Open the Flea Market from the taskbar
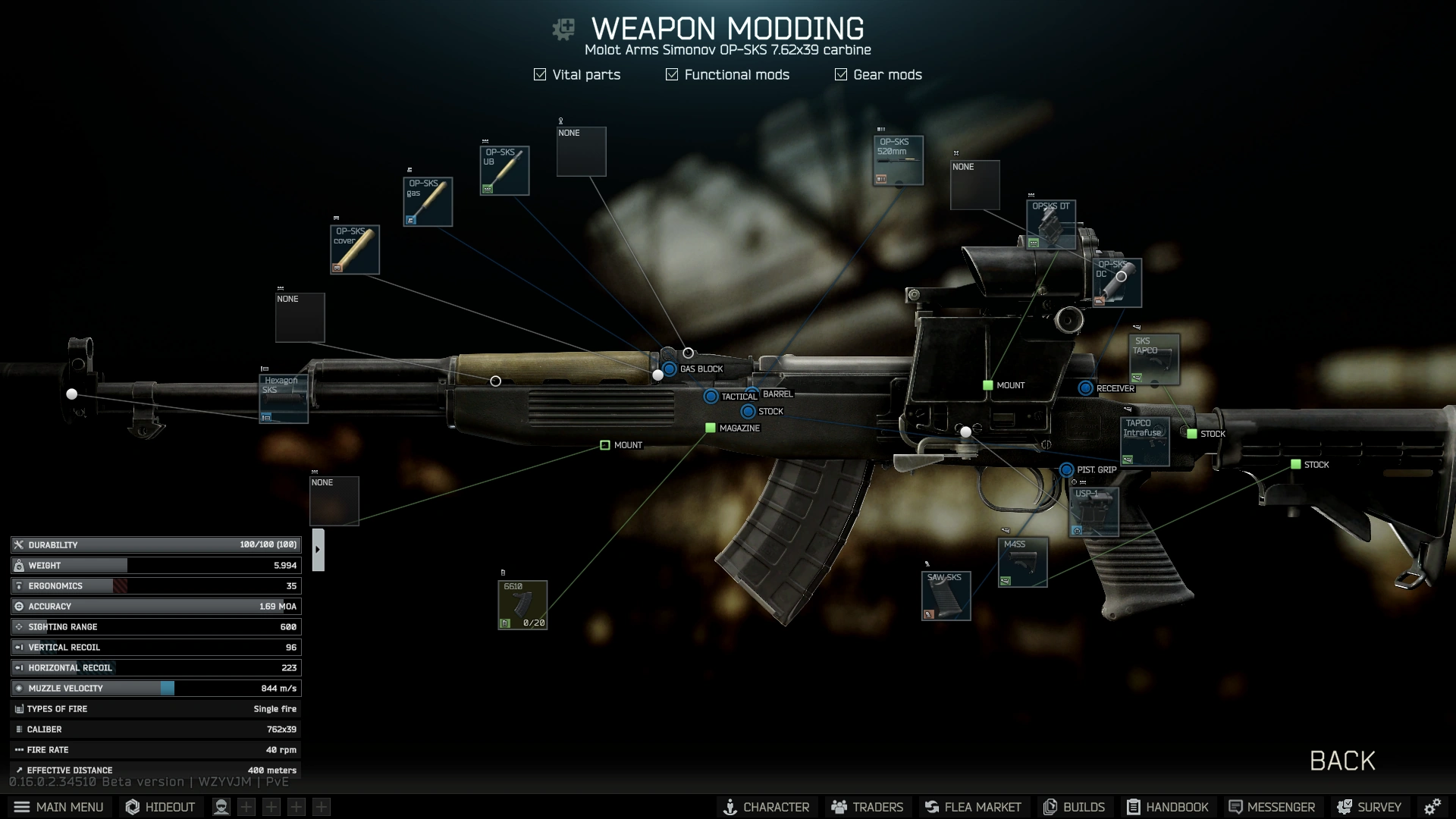This screenshot has height=819, width=1456. (x=973, y=807)
